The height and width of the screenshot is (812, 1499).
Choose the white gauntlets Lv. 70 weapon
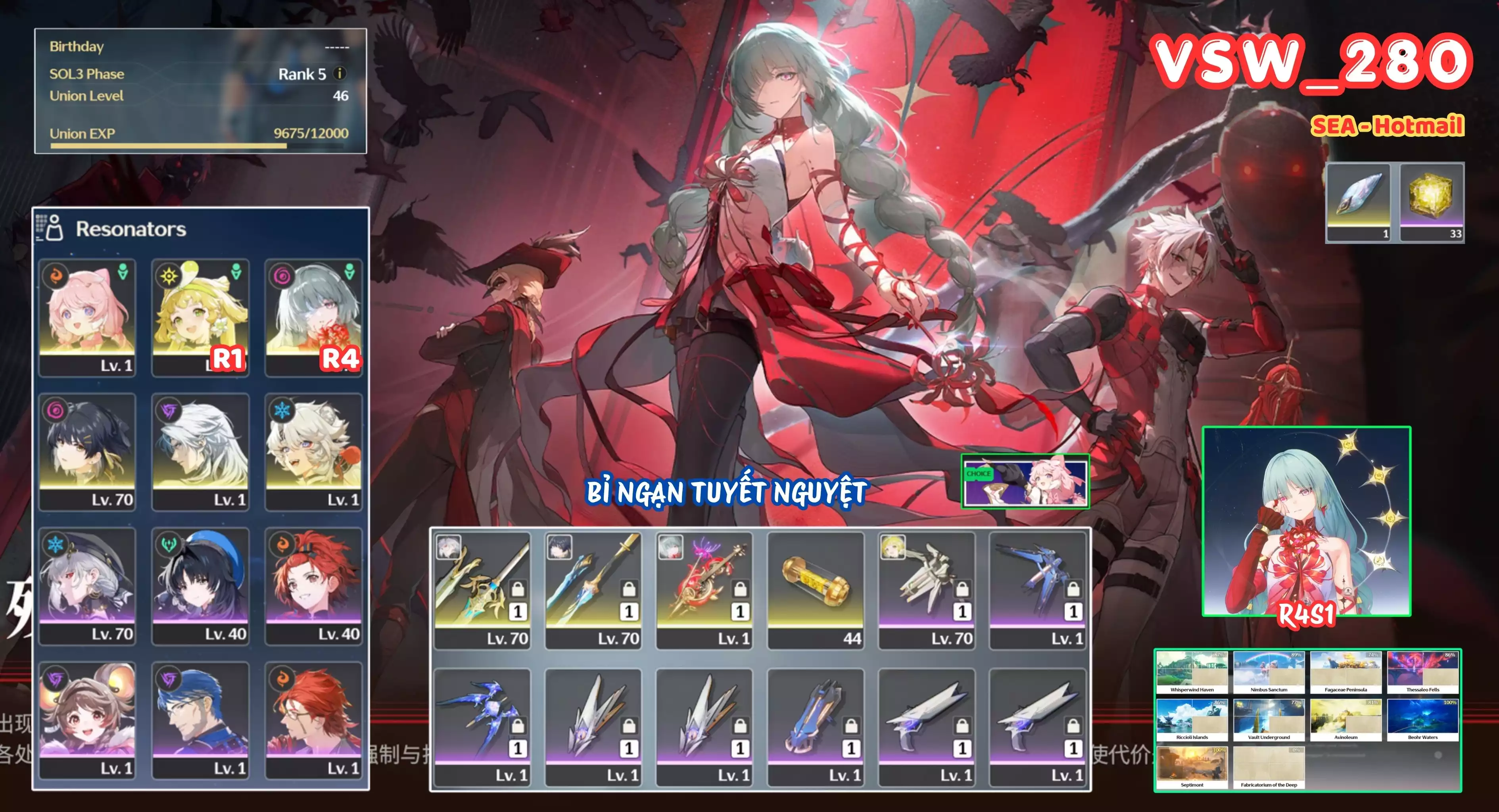point(926,589)
